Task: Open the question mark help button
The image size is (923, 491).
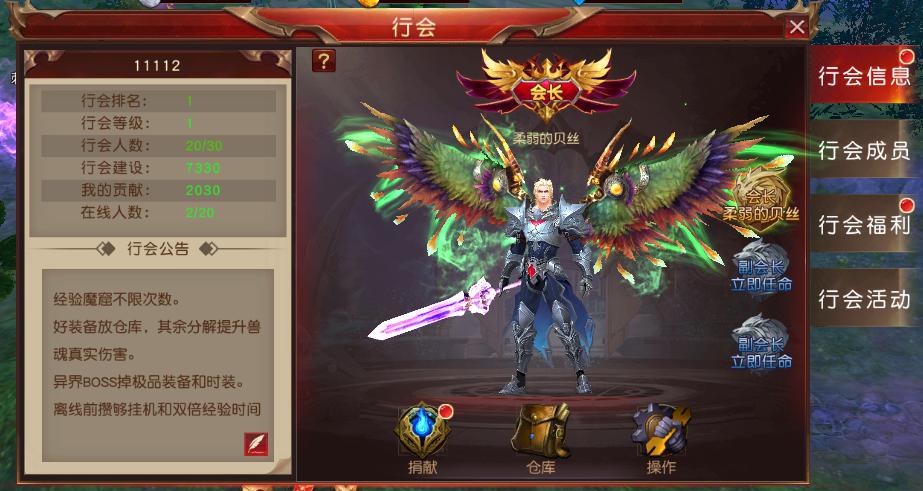Action: pyautogui.click(x=324, y=61)
